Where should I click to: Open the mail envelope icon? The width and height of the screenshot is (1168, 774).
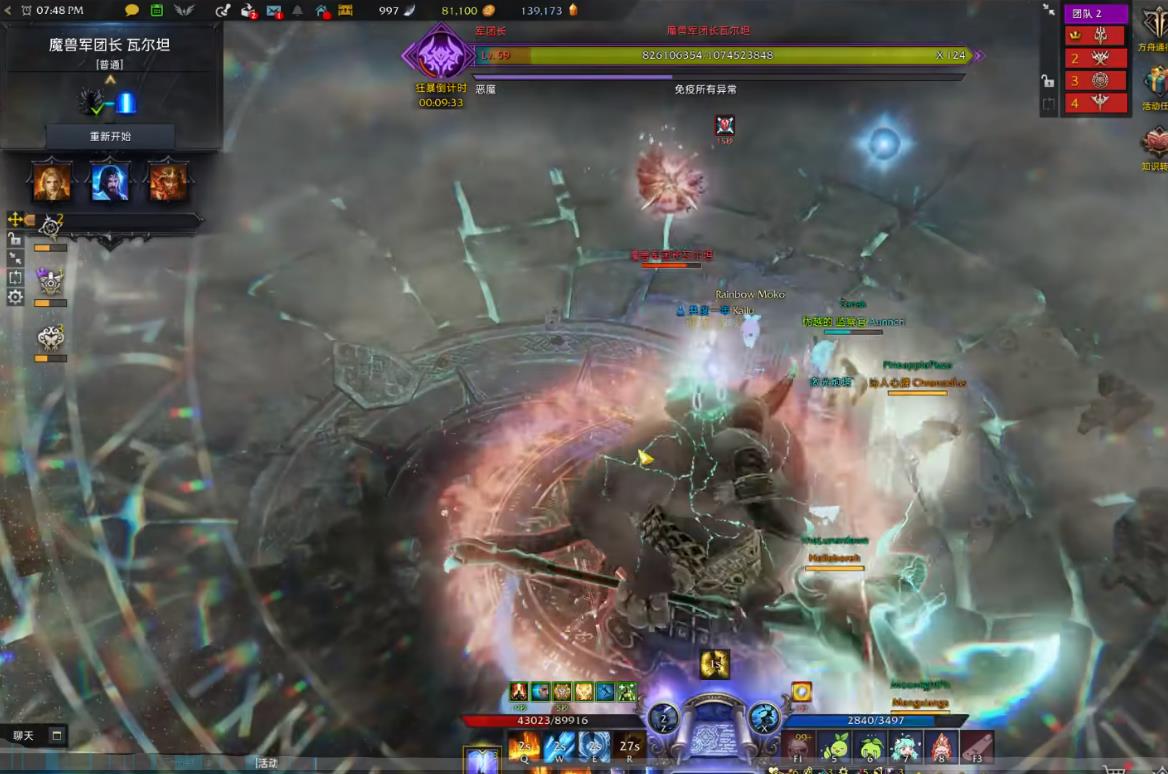point(273,11)
